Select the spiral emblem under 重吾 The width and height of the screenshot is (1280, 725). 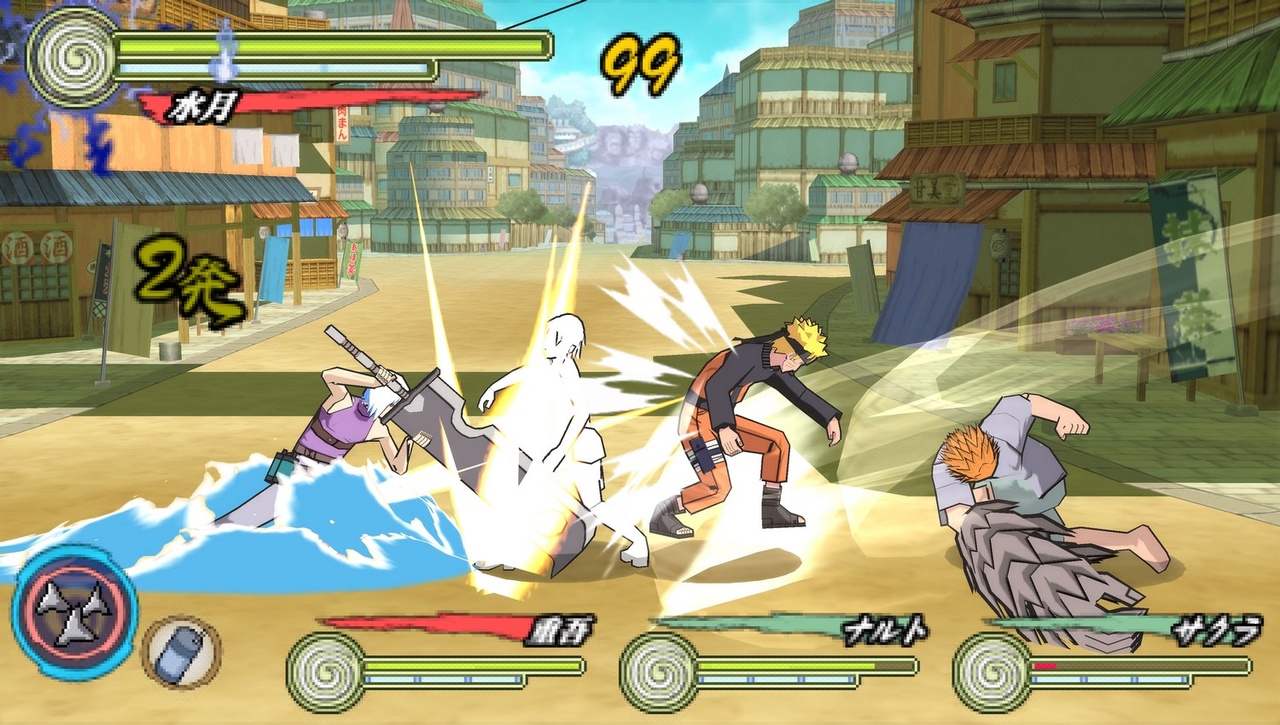[x=325, y=672]
